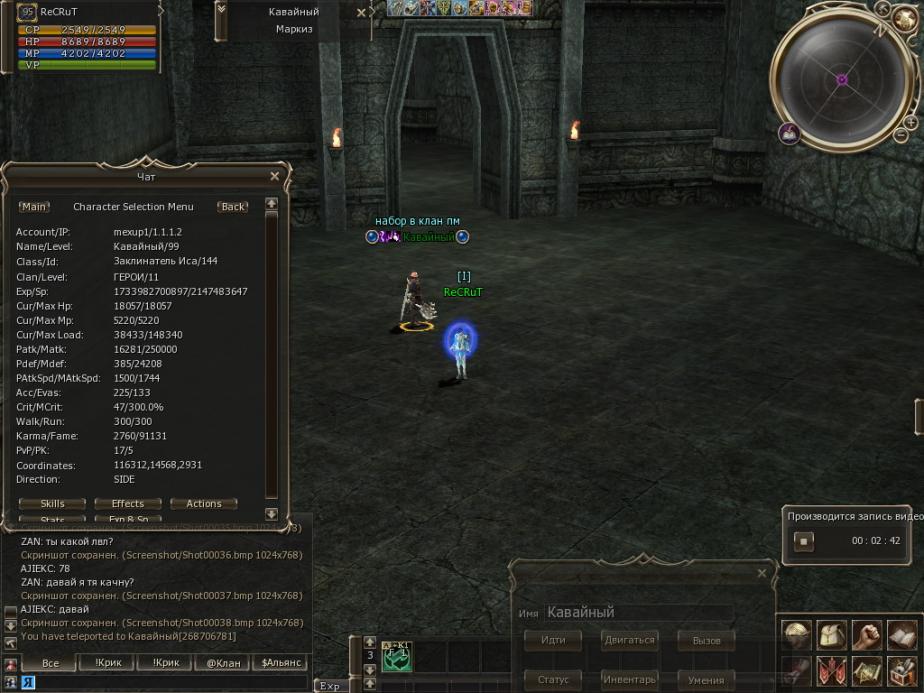This screenshot has width=924, height=693.
Task: Switch to the @Клан chat tab
Action: point(223,663)
